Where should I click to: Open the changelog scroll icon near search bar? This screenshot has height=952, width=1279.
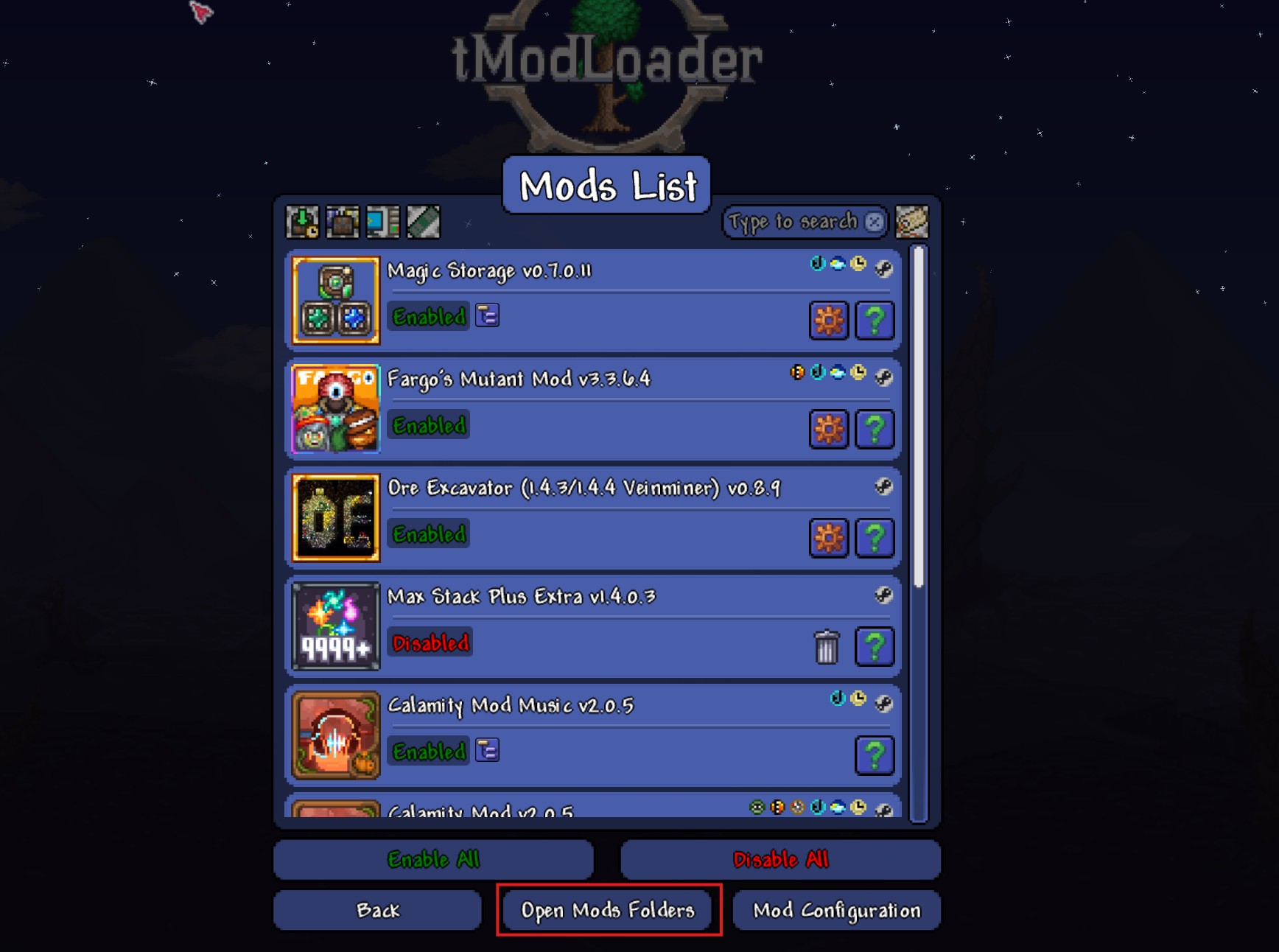tap(911, 222)
